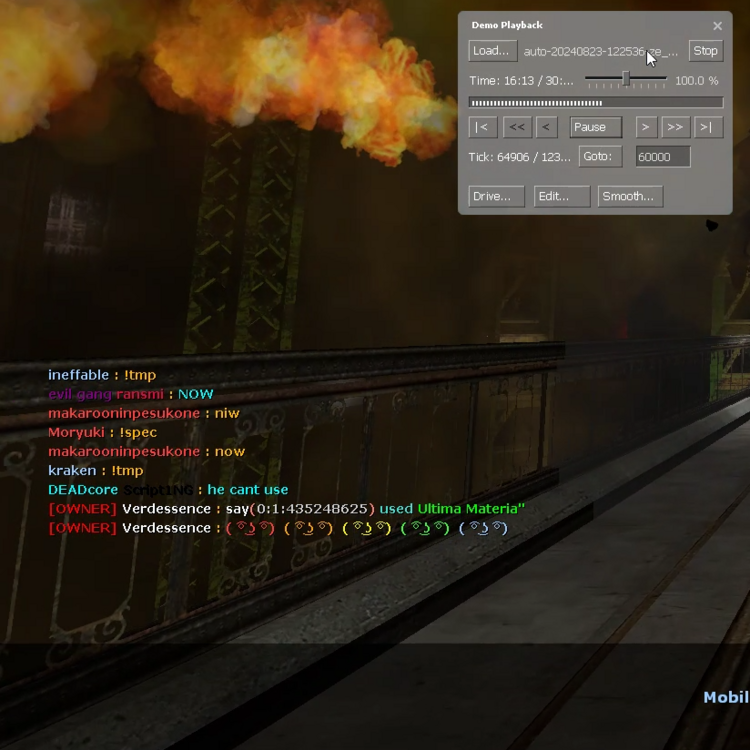Open the Load... demo dialog
750x750 pixels.
pyautogui.click(x=492, y=51)
